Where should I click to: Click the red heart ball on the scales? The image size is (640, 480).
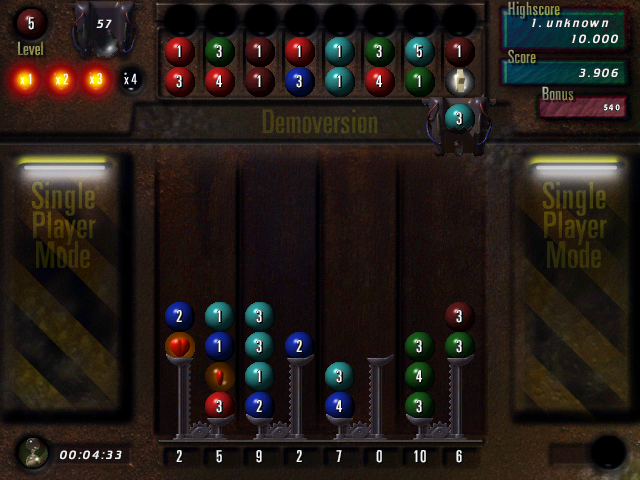point(180,346)
